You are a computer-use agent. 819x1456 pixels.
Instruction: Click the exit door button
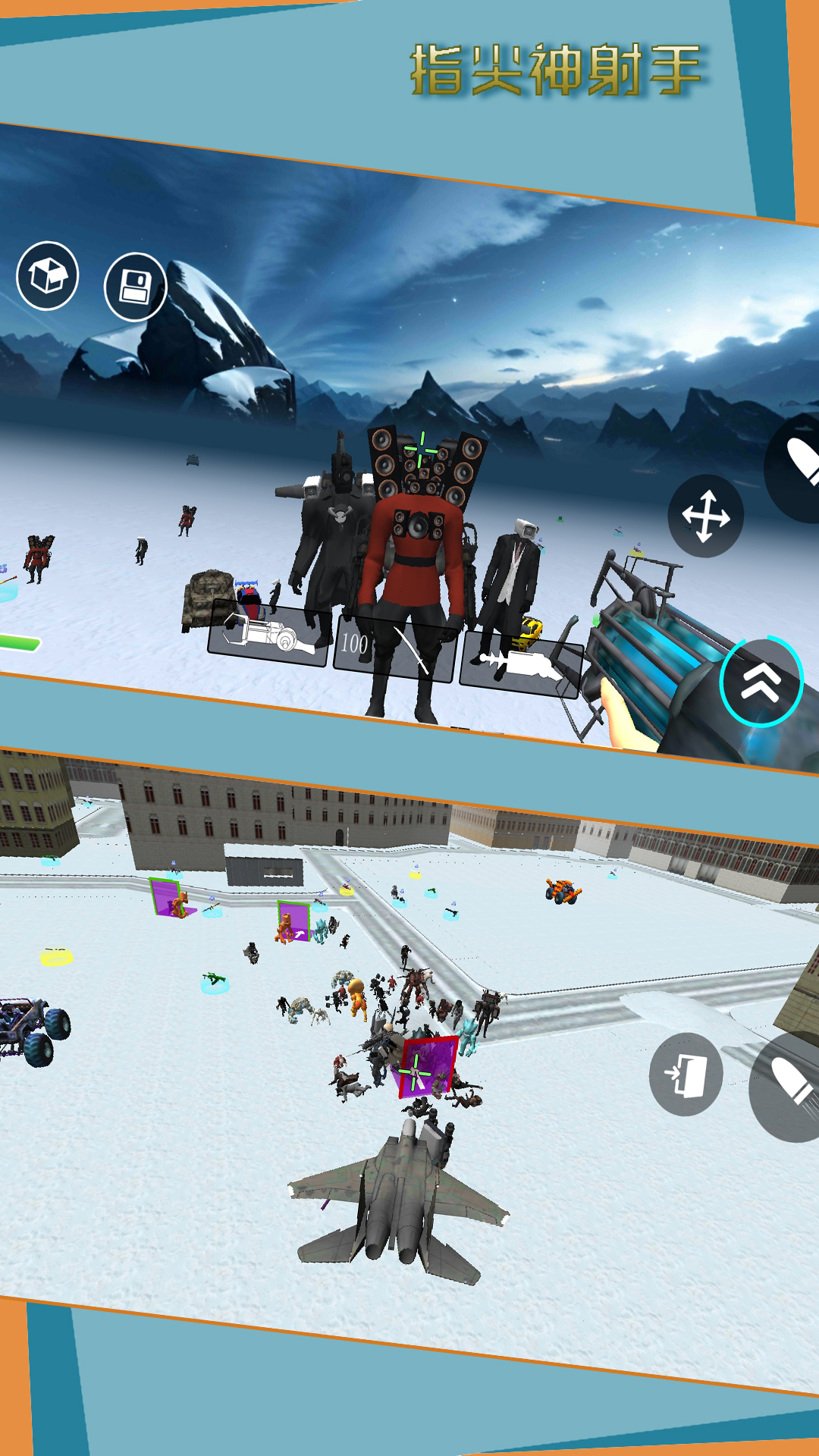(x=686, y=1074)
